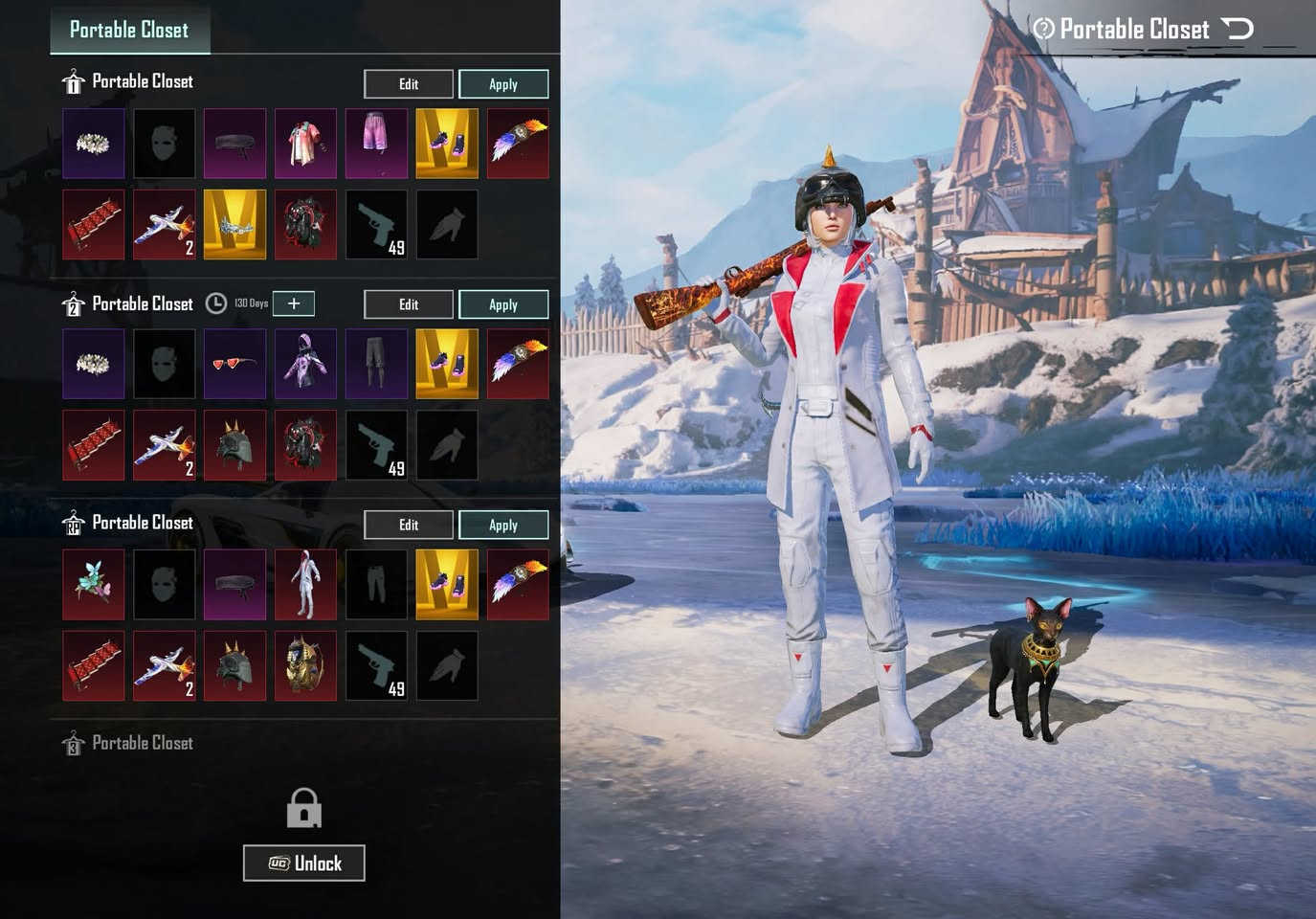Apply the first Portable Closet outfit

[503, 84]
